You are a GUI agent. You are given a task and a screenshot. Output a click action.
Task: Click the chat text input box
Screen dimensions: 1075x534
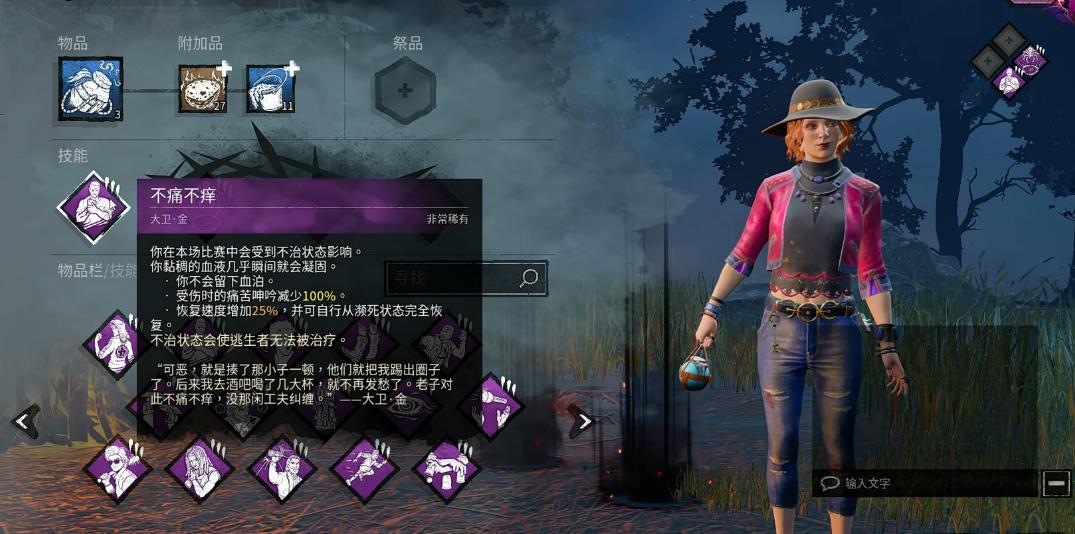point(925,483)
